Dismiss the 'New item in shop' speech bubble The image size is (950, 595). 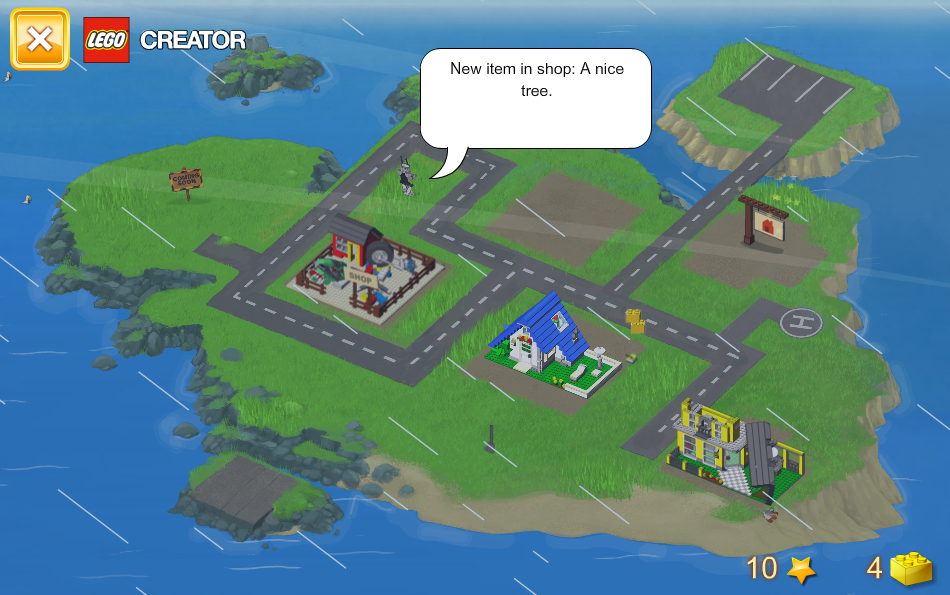(x=535, y=98)
